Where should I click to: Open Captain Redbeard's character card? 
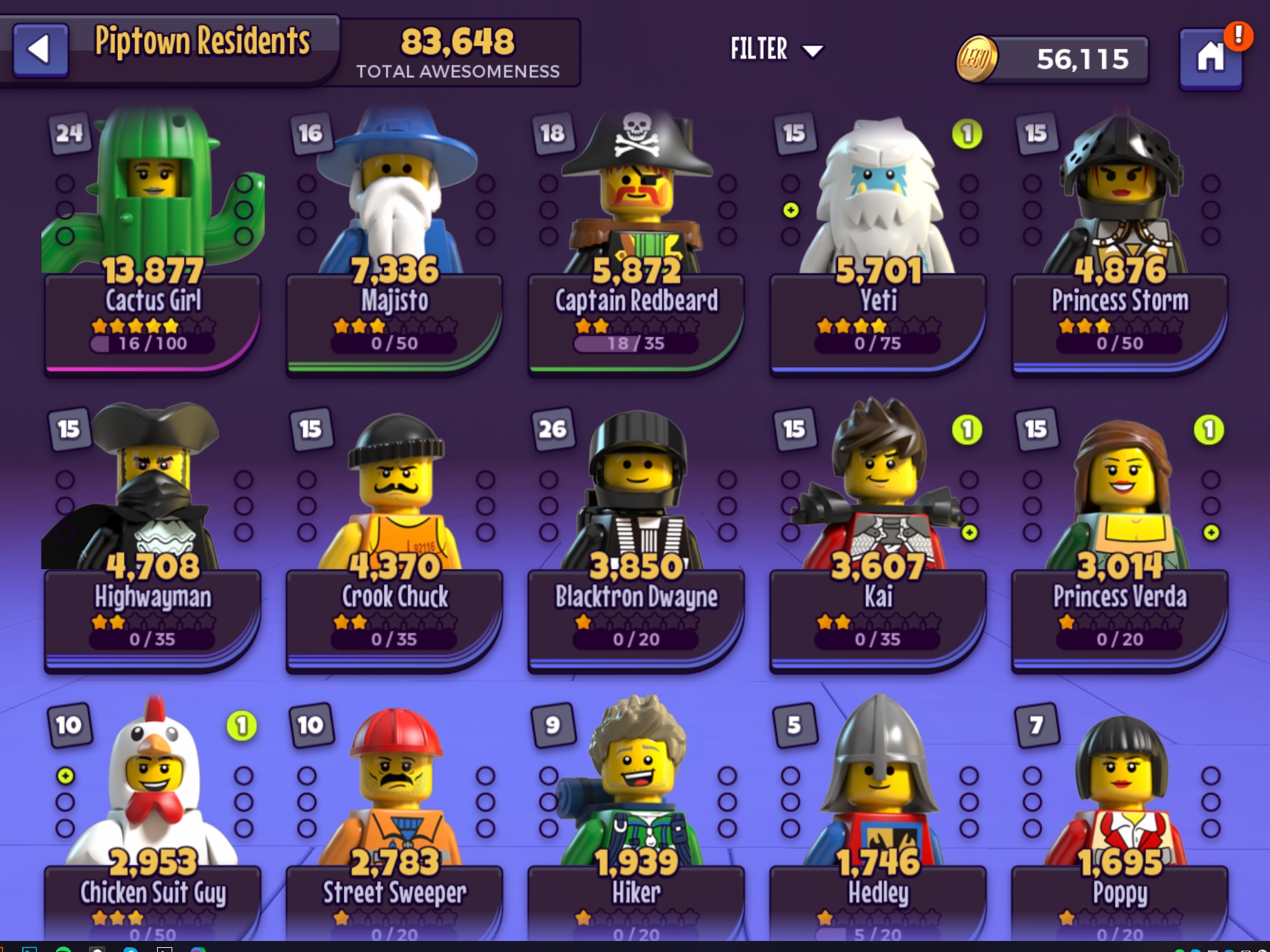click(x=636, y=241)
